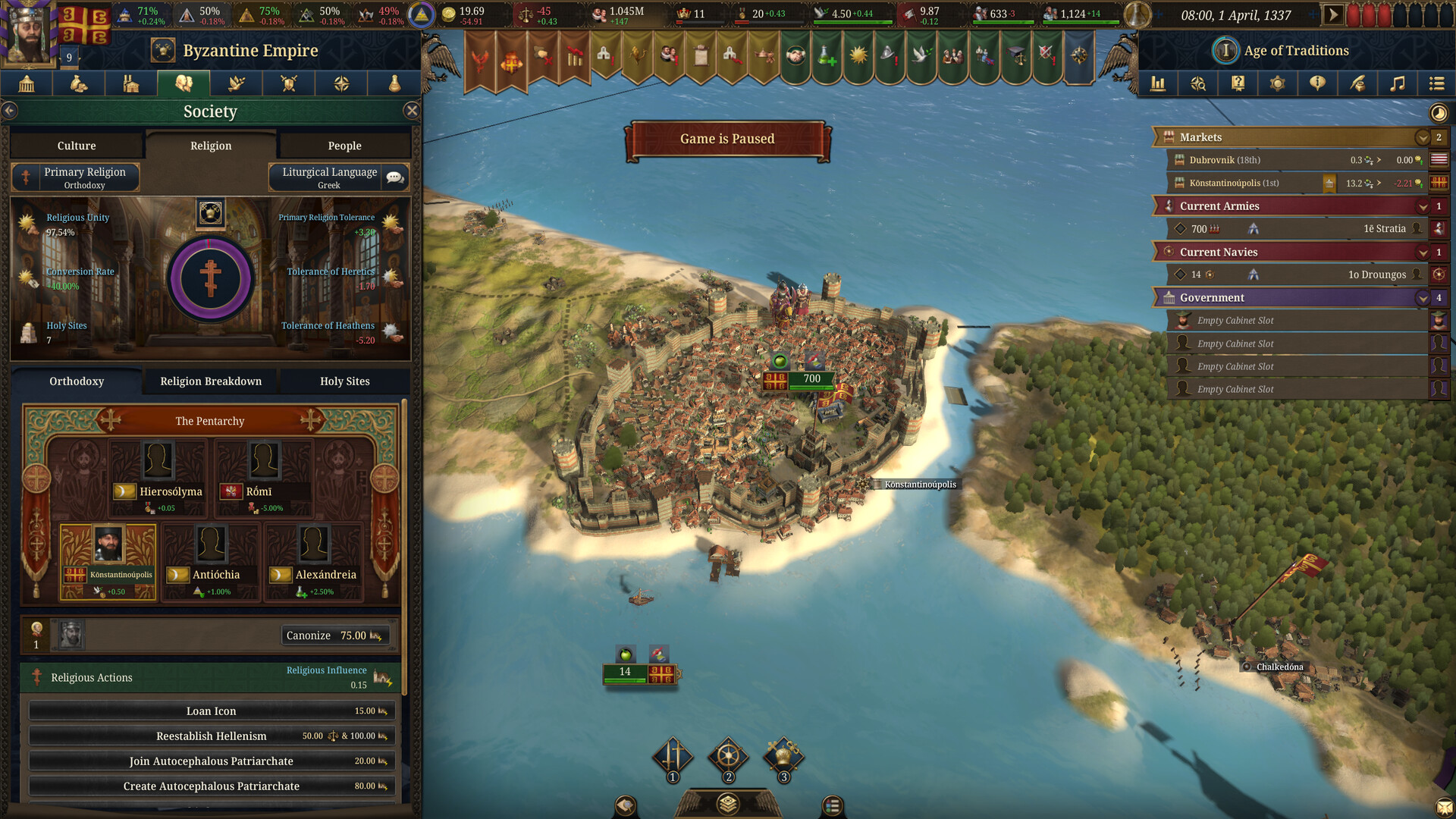Open the Diplomacy dove panel
This screenshot has width=1456, height=819.
click(236, 83)
